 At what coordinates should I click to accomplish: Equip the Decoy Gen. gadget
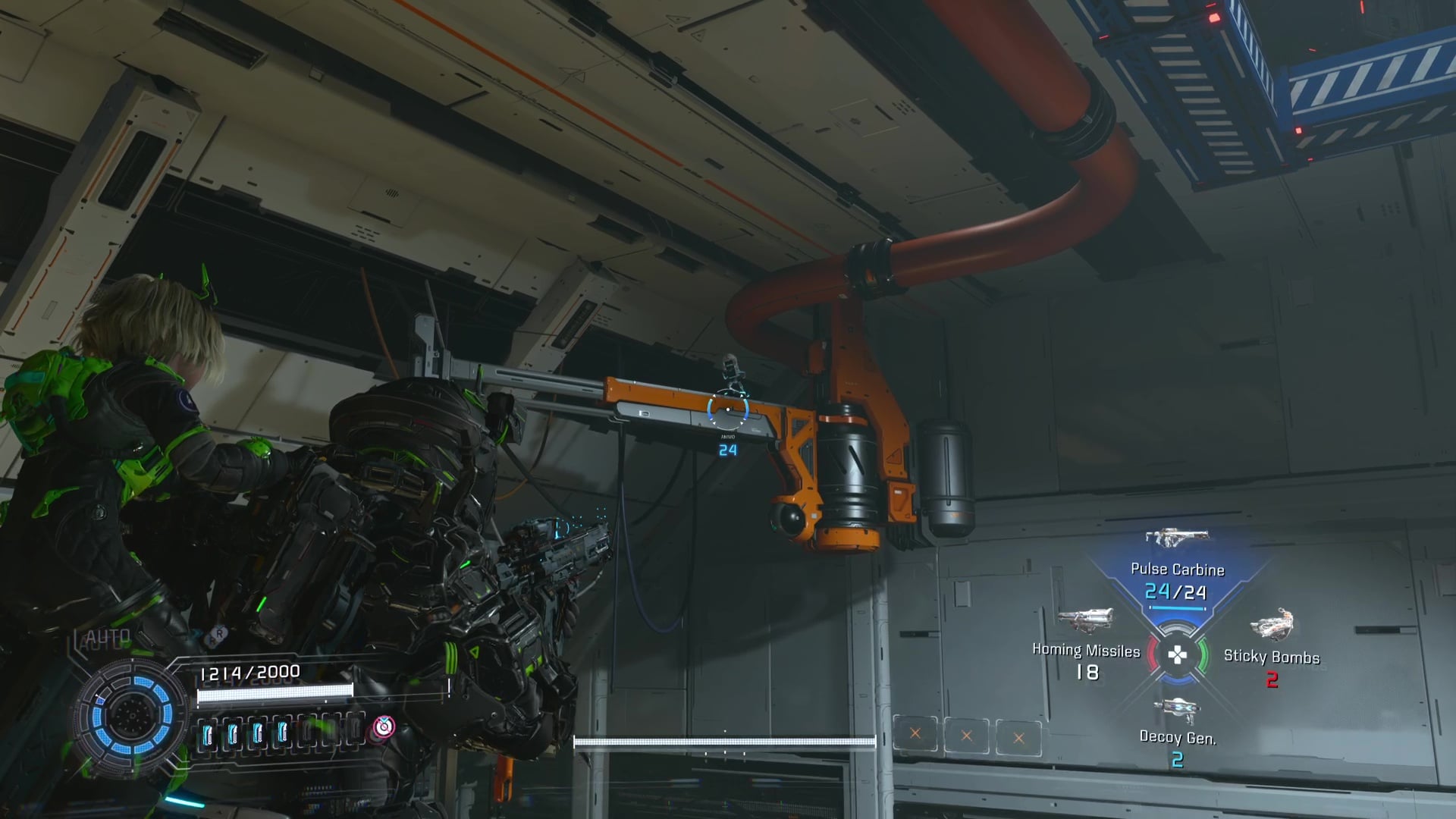[1177, 736]
